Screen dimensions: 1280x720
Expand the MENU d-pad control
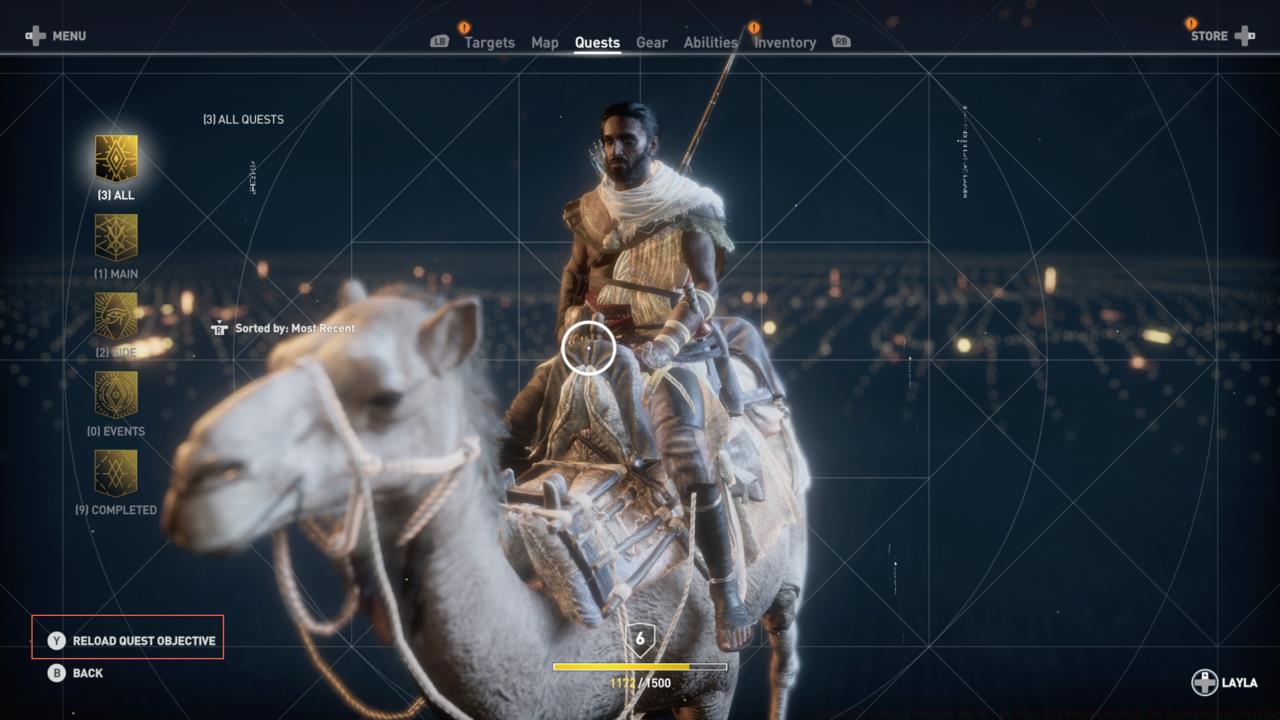[37, 36]
